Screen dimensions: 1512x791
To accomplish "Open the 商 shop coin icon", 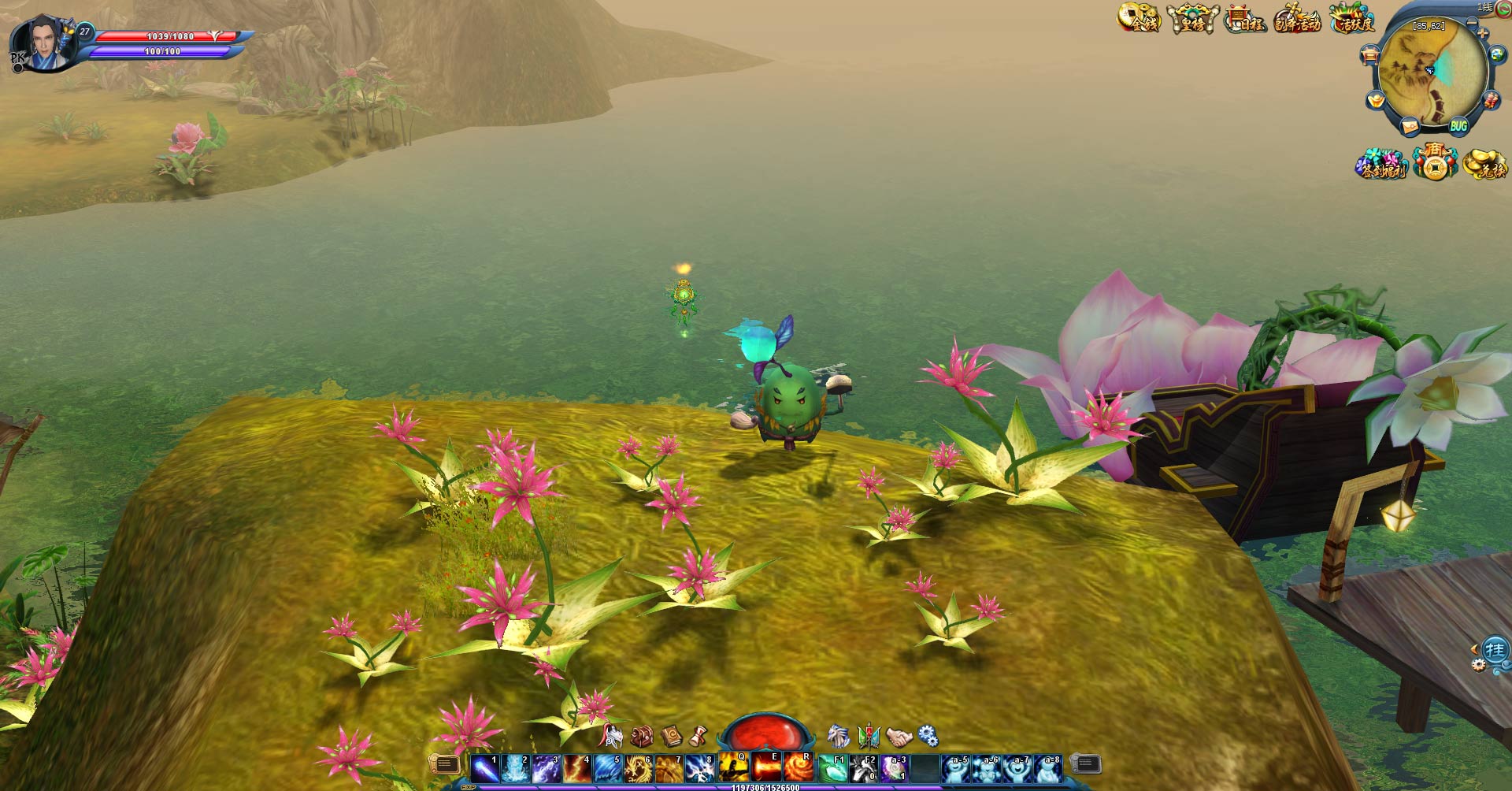I will (x=1435, y=163).
